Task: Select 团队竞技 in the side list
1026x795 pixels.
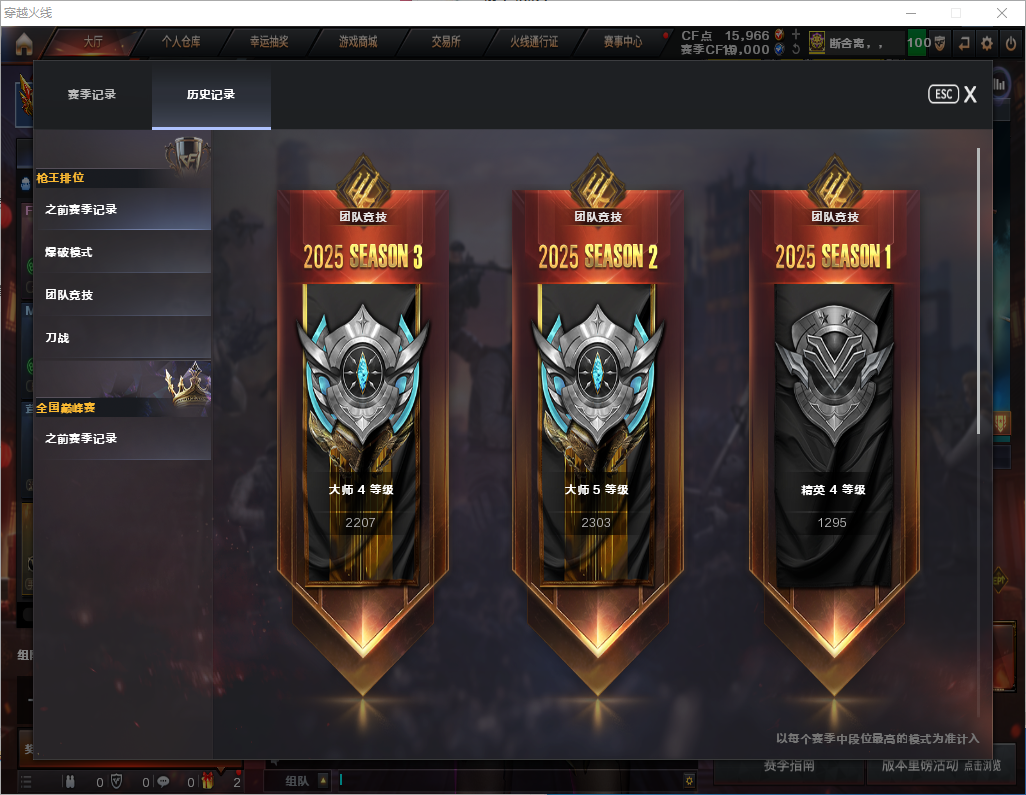Action: pyautogui.click(x=122, y=296)
